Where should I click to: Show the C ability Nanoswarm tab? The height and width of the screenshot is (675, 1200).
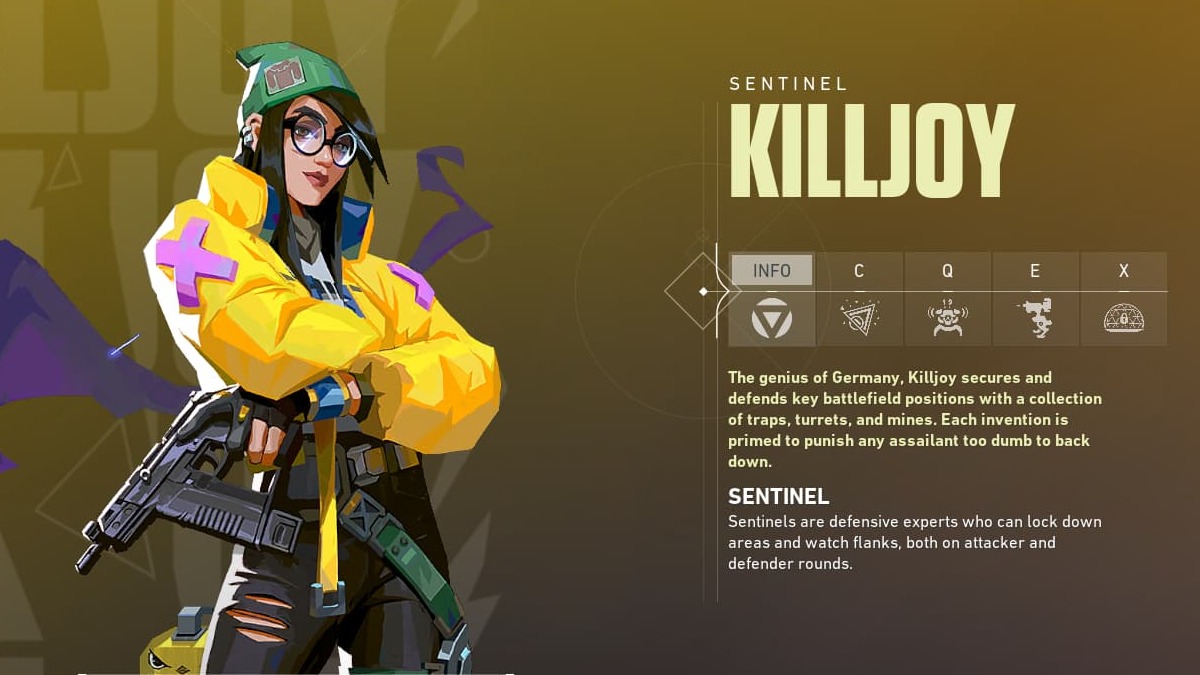pos(859,298)
